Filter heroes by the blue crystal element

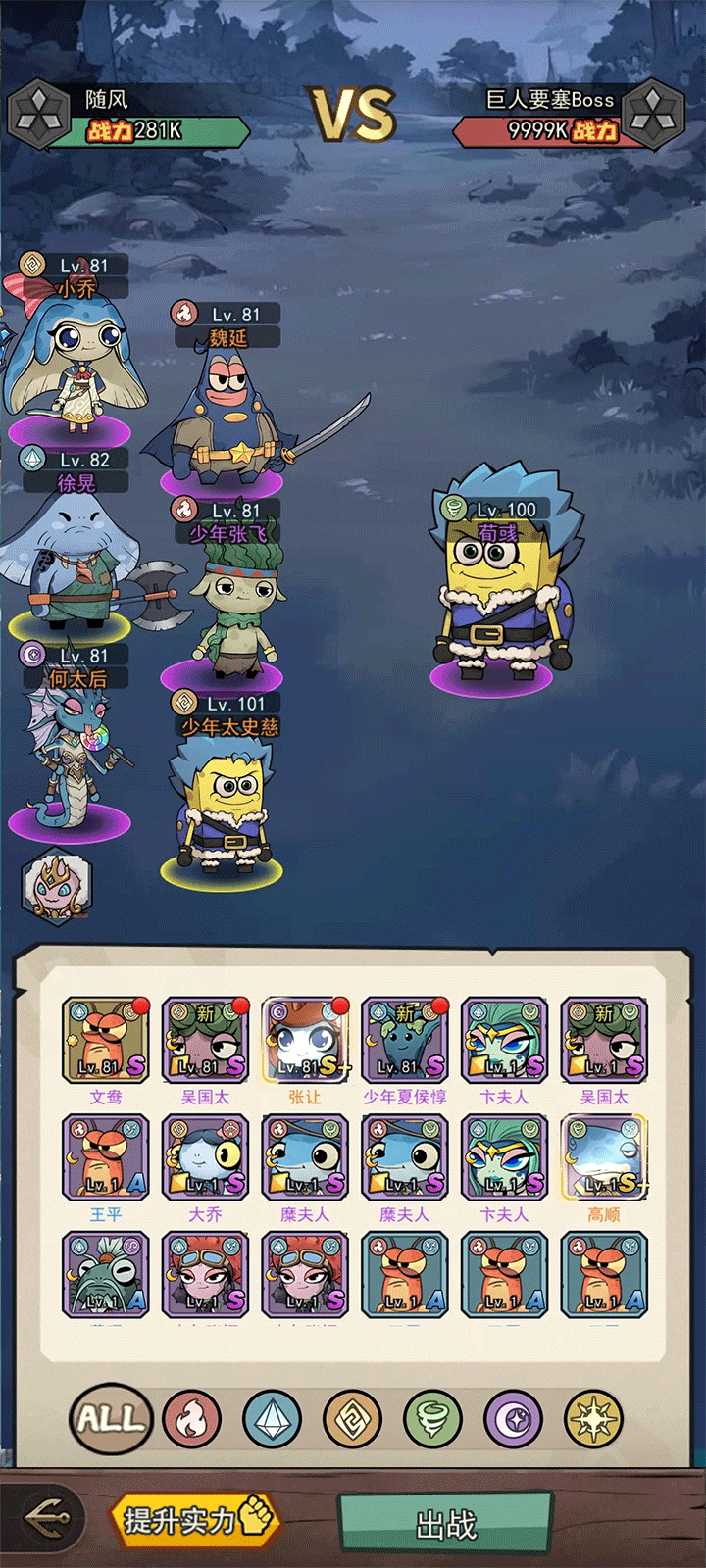(x=273, y=1418)
